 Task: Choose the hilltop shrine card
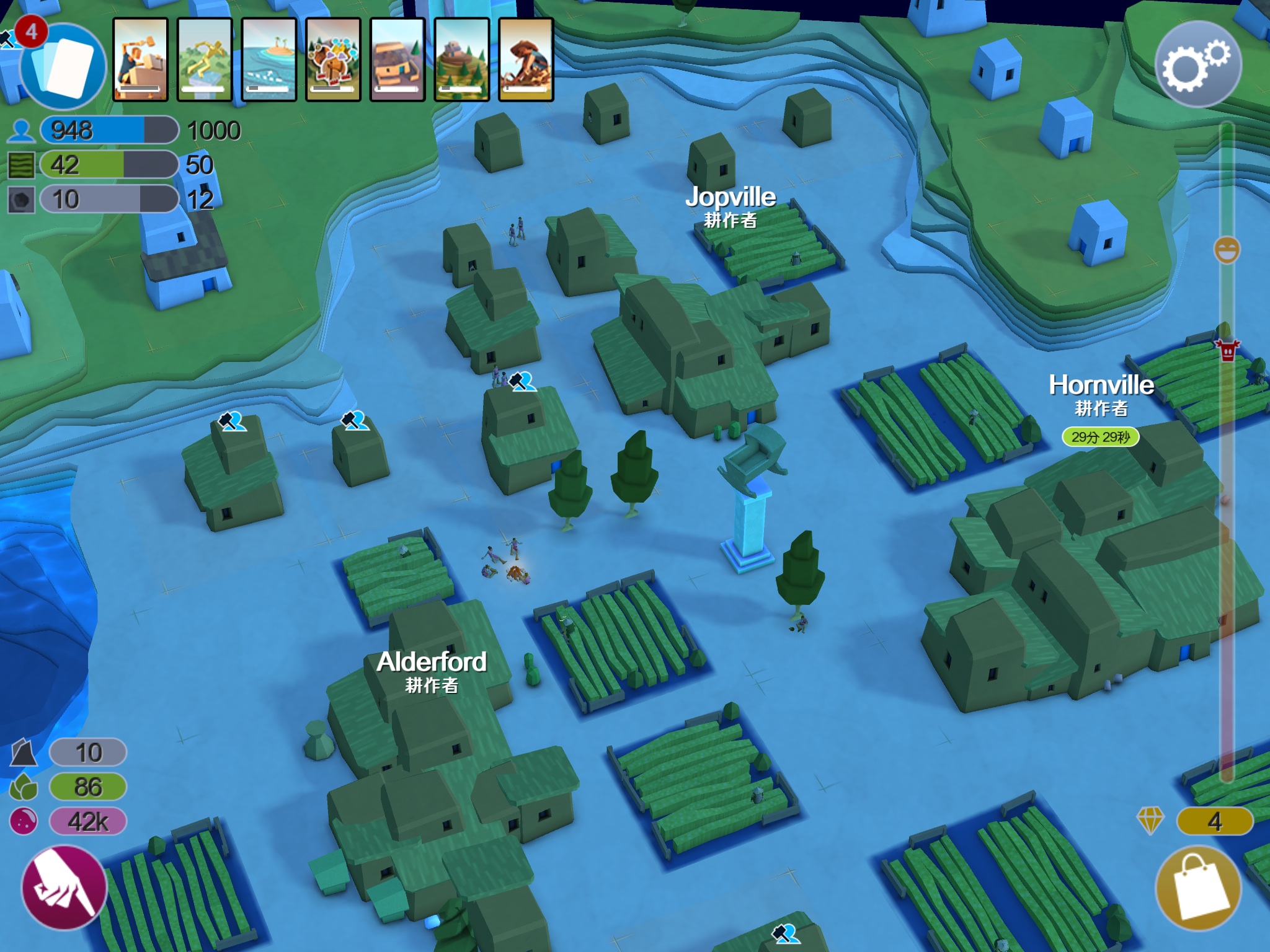462,59
